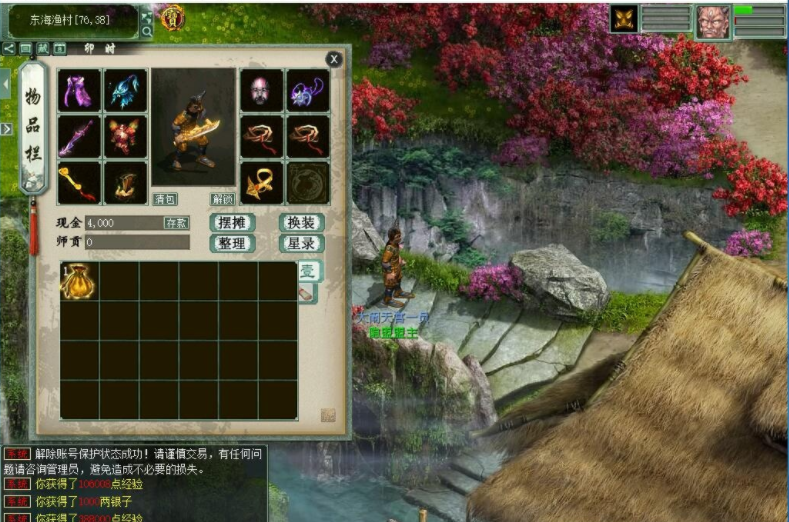The height and width of the screenshot is (522, 789).
Task: Open the 星录 button
Action: pyautogui.click(x=301, y=243)
